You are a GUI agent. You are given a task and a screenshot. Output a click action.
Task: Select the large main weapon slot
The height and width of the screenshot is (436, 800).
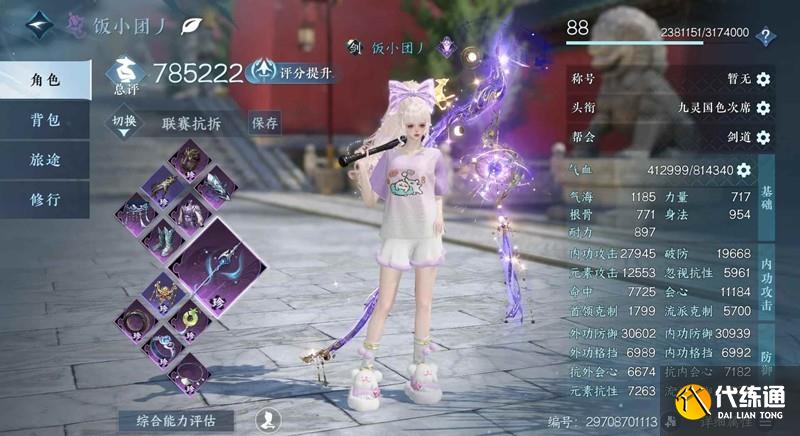[221, 266]
